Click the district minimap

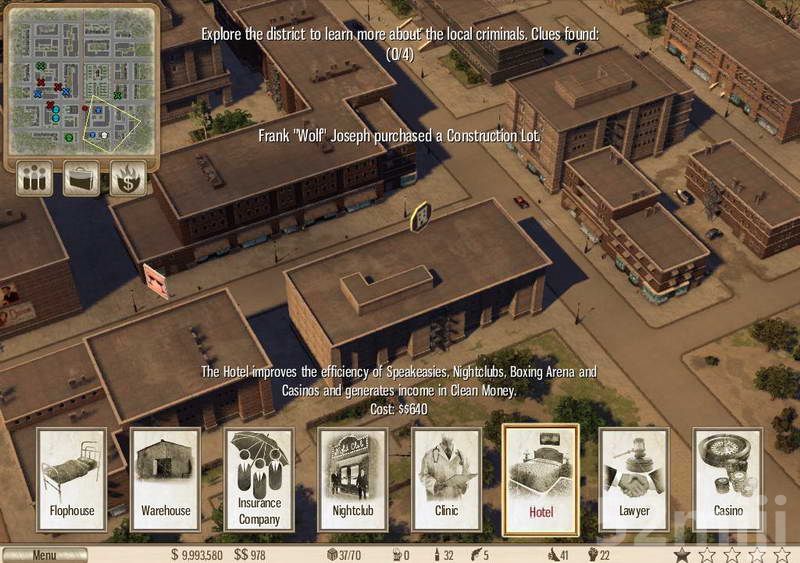point(82,82)
